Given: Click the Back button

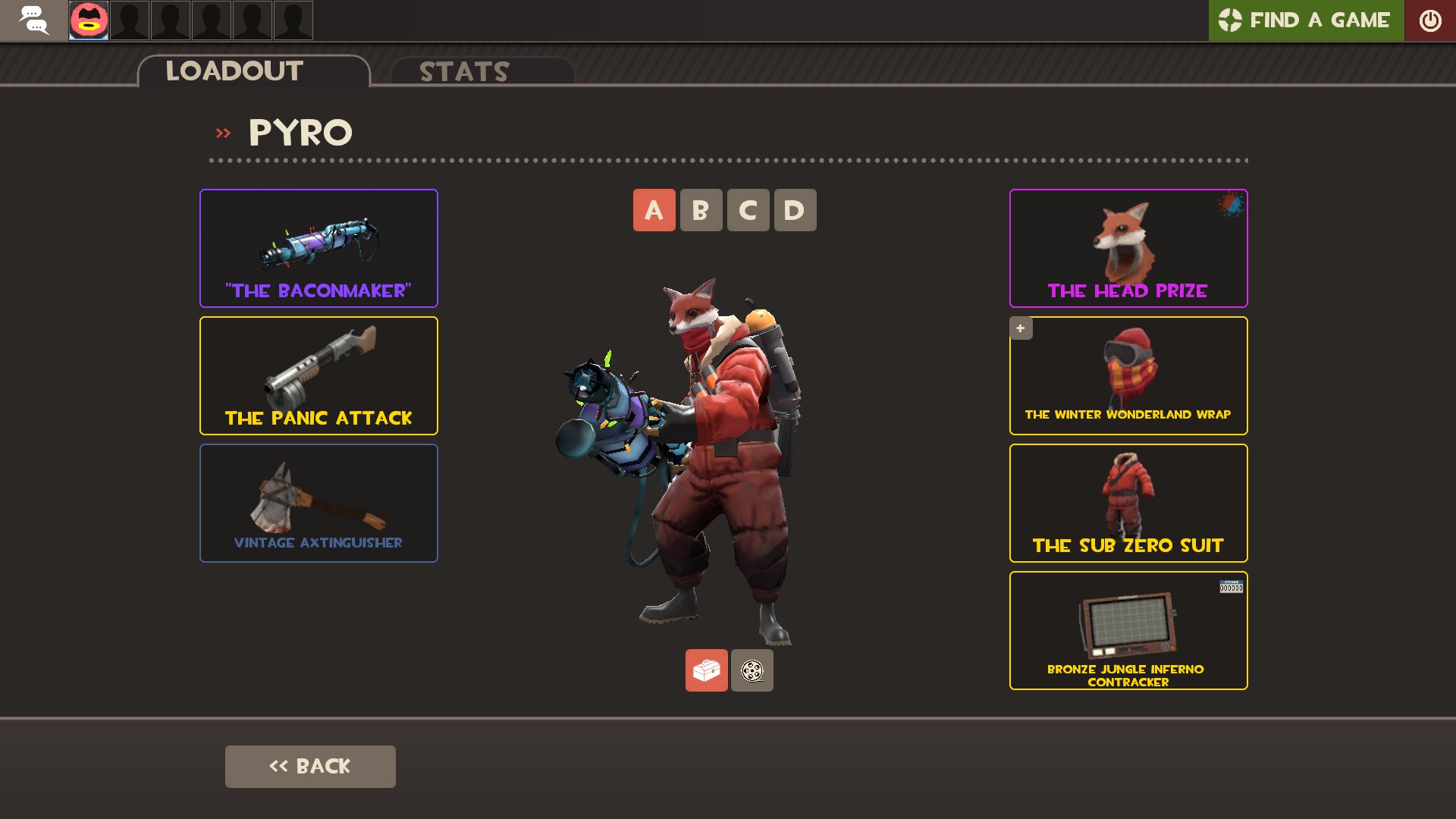Looking at the screenshot, I should 309,766.
